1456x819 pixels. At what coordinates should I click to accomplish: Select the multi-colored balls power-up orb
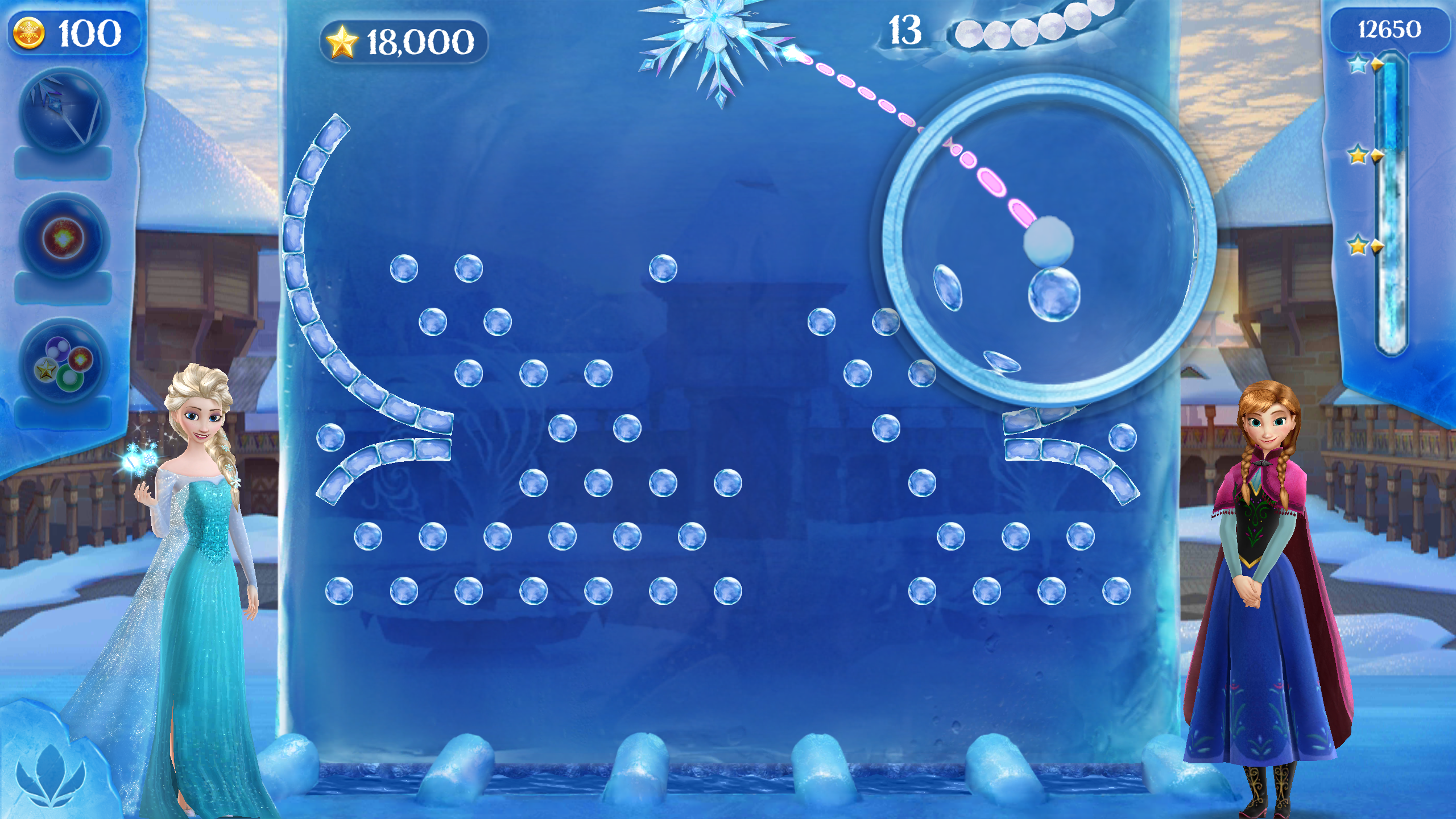[63, 361]
